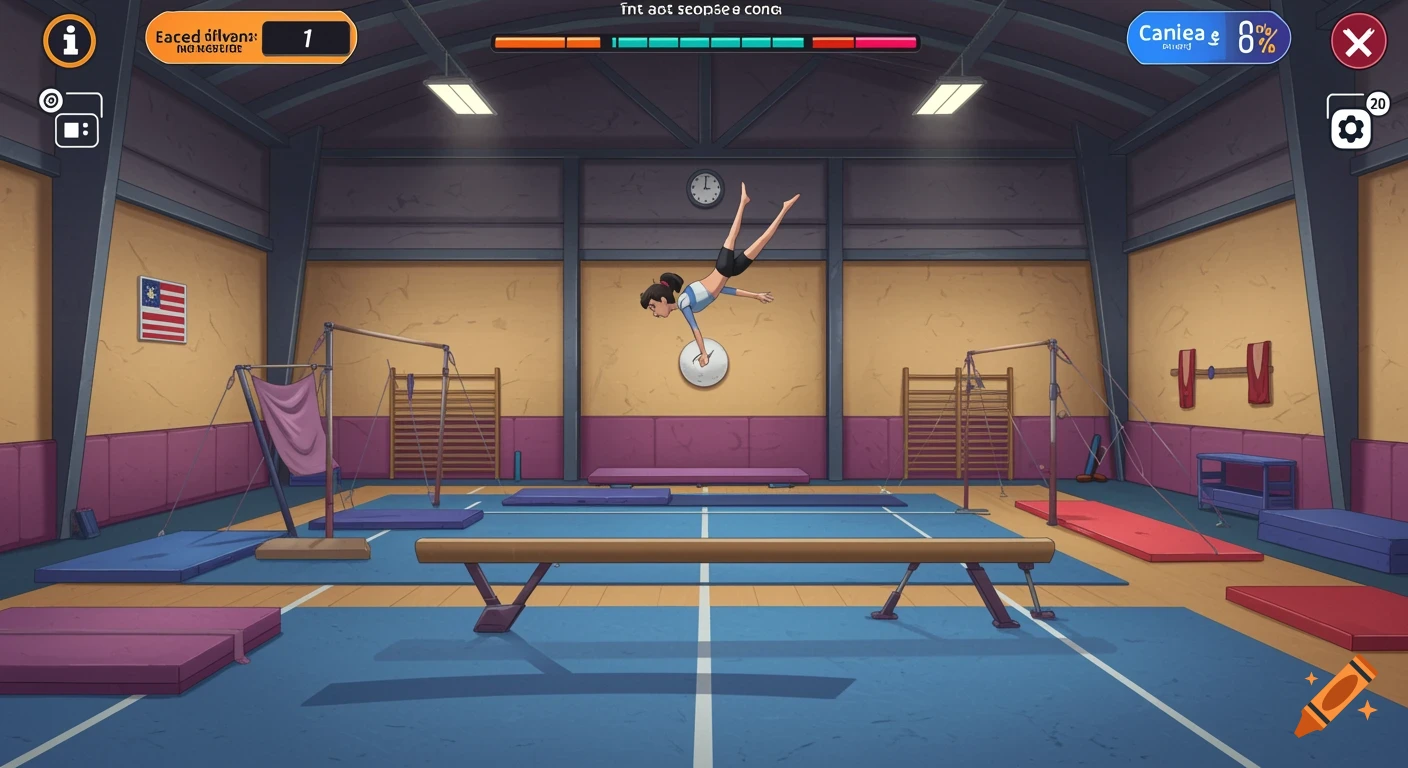Click the teal segment of the progress bar
Image resolution: width=1408 pixels, height=768 pixels.
710,43
